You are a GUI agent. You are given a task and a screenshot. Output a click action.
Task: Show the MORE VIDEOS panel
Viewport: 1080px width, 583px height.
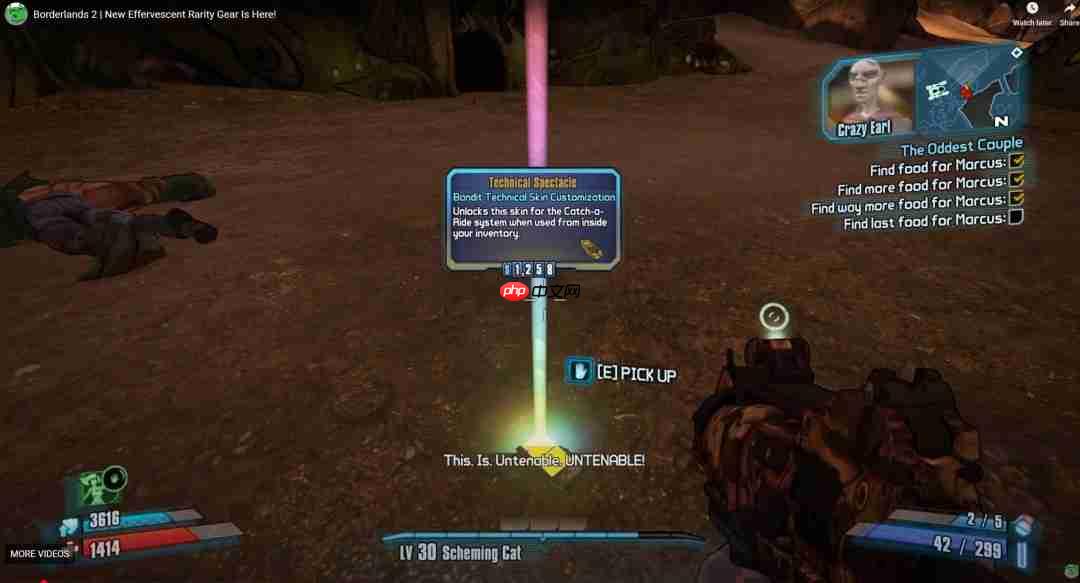click(x=40, y=553)
